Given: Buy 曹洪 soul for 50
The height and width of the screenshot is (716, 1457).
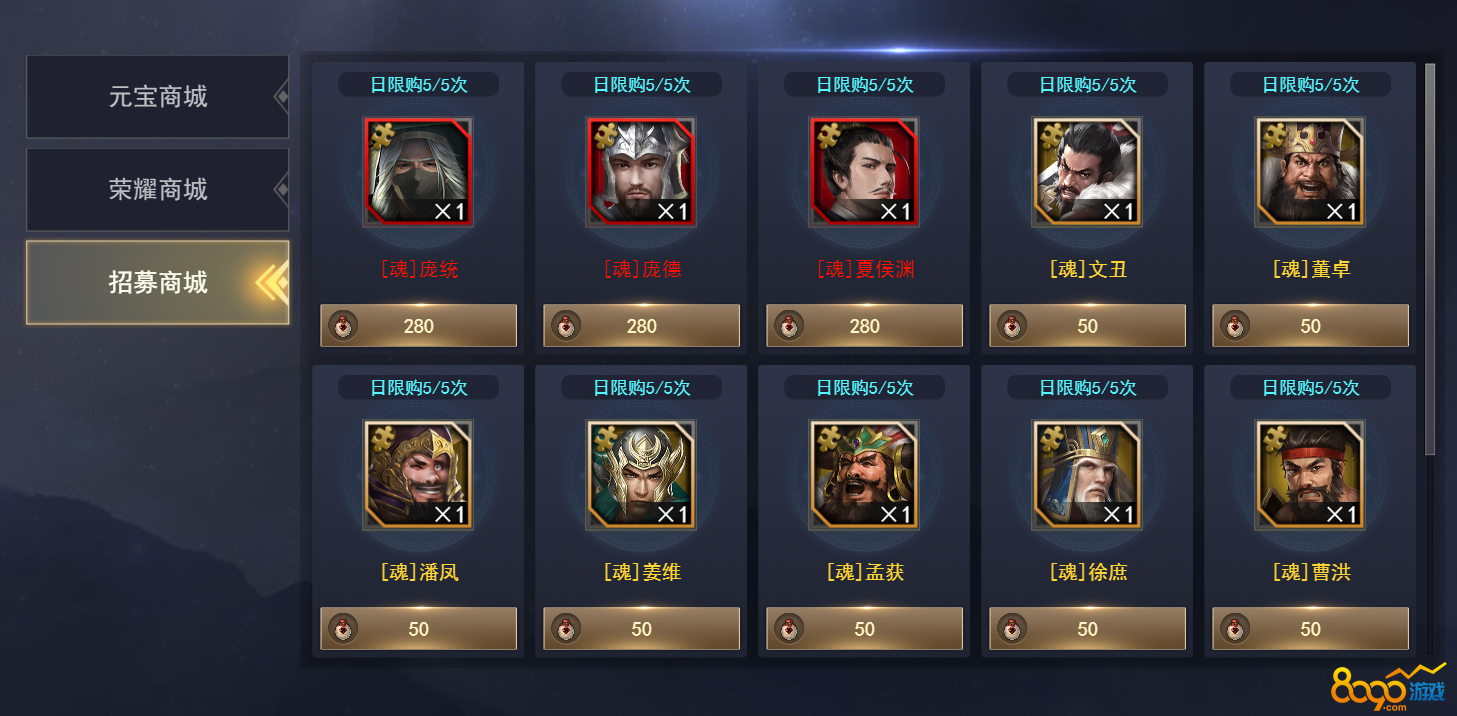Looking at the screenshot, I should 1310,629.
